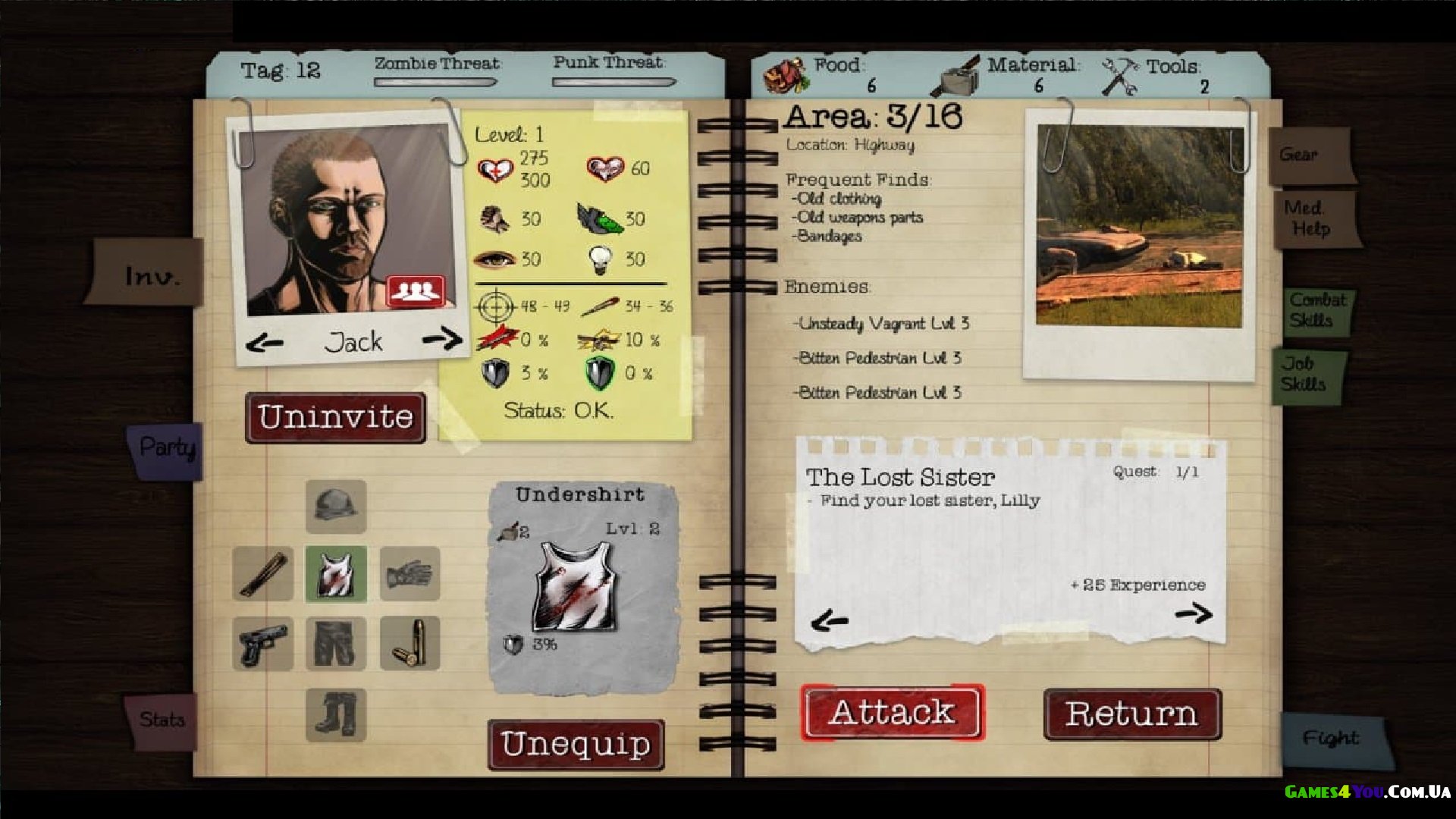Show the previous character before Jack
This screenshot has height=819, width=1456.
click(x=265, y=344)
